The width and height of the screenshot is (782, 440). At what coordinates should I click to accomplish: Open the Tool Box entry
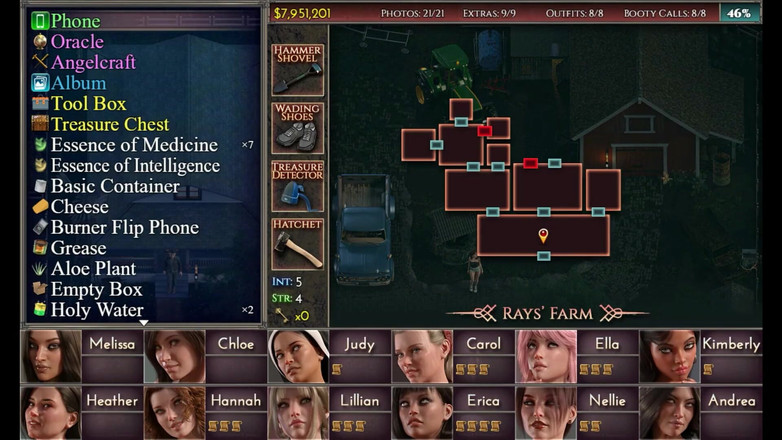[88, 104]
